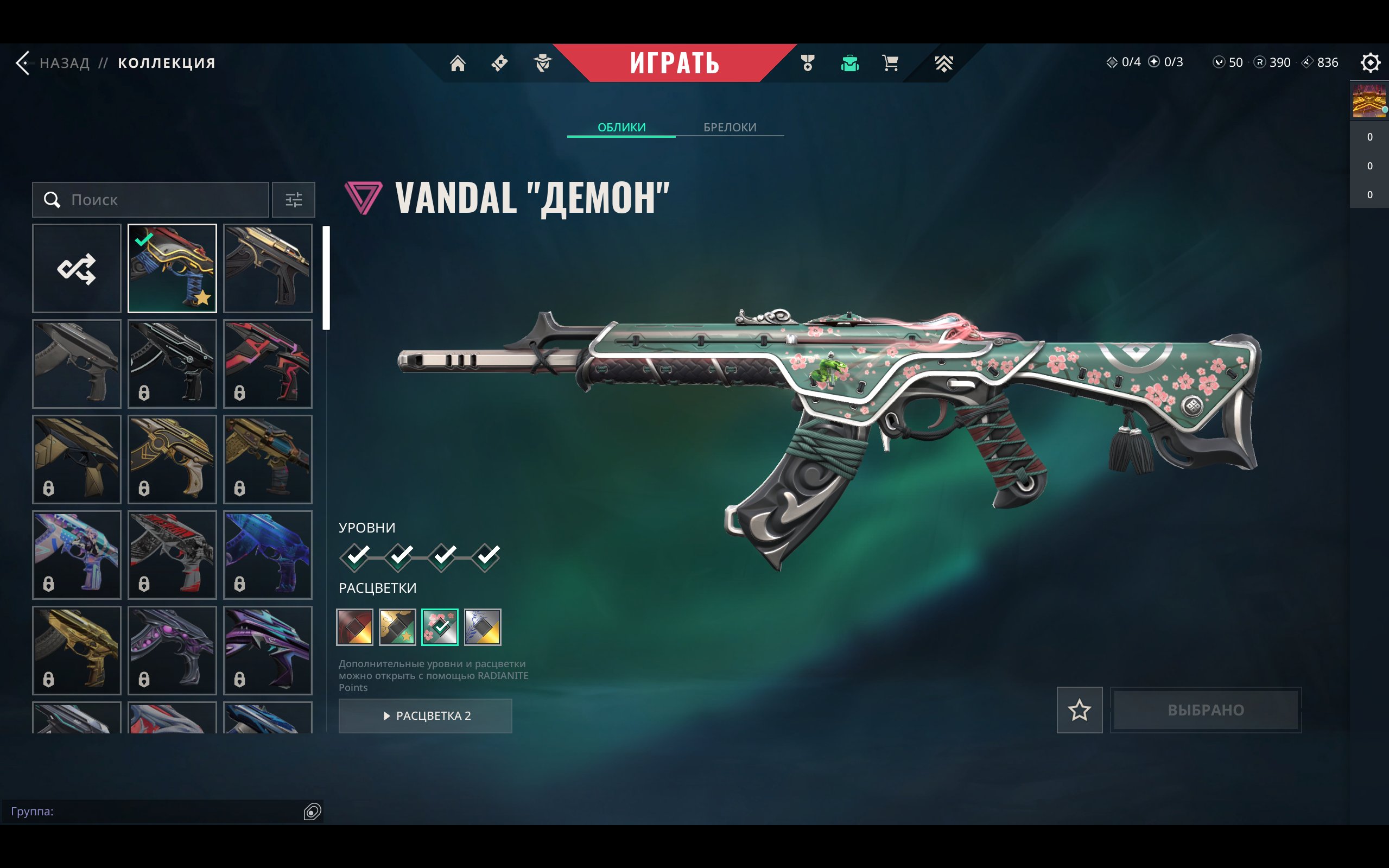This screenshot has width=1389, height=868.
Task: Open the Store shopping cart icon
Action: [x=889, y=63]
